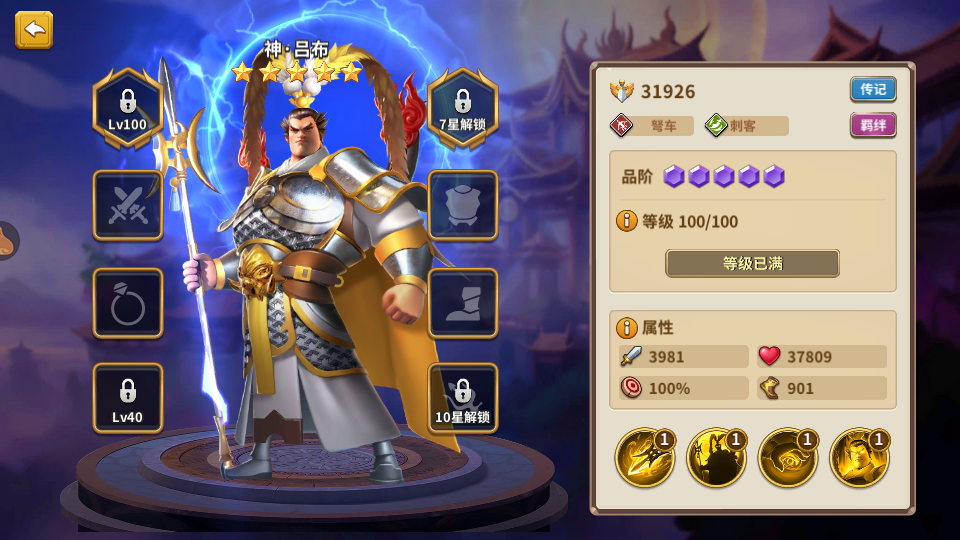Tap the 弩车 type tag
This screenshot has width=960, height=540.
tap(652, 126)
